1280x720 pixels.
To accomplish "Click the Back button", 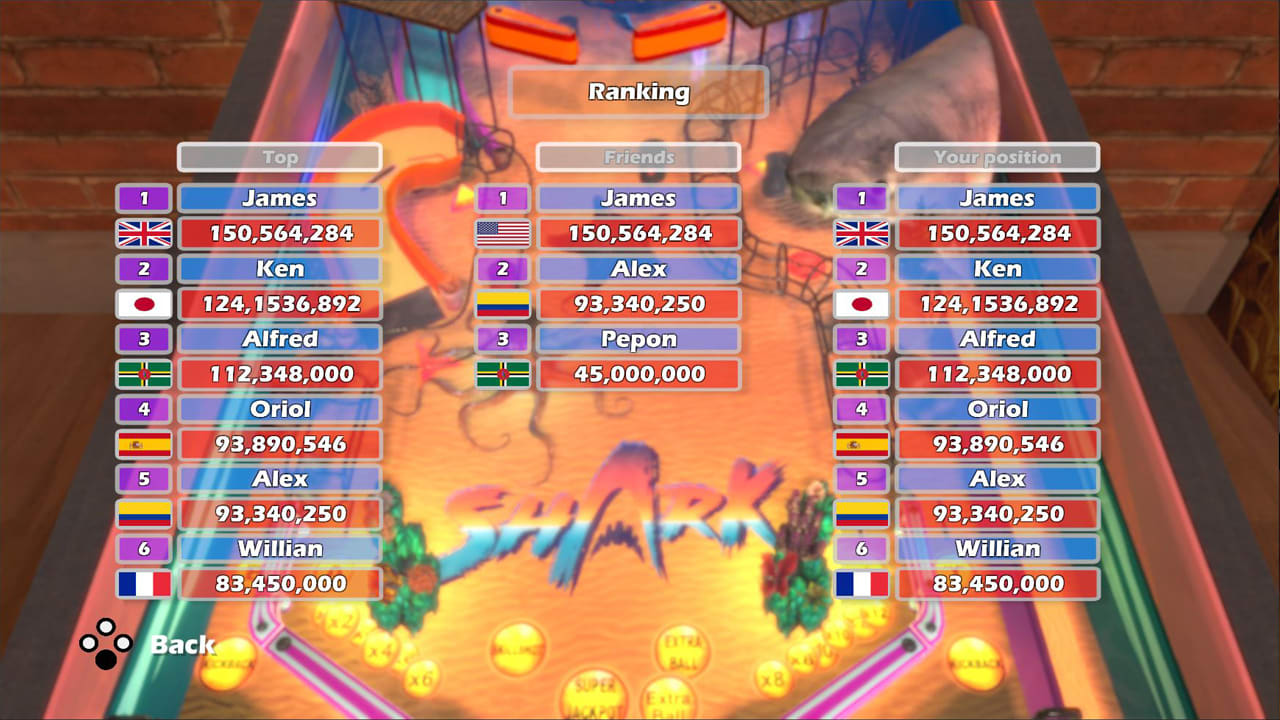I will pyautogui.click(x=184, y=646).
